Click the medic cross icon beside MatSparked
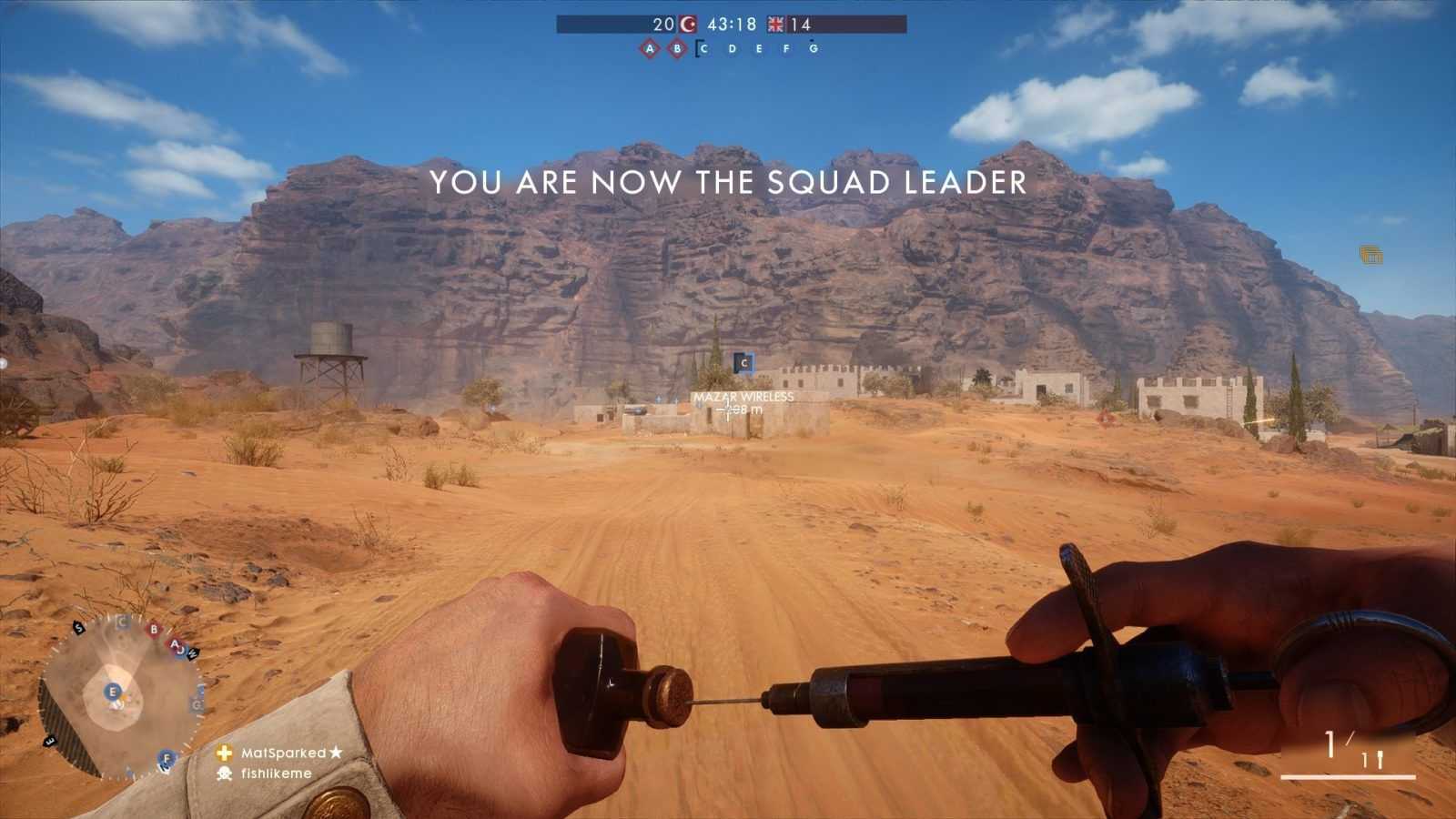Image resolution: width=1456 pixels, height=819 pixels. (x=224, y=753)
